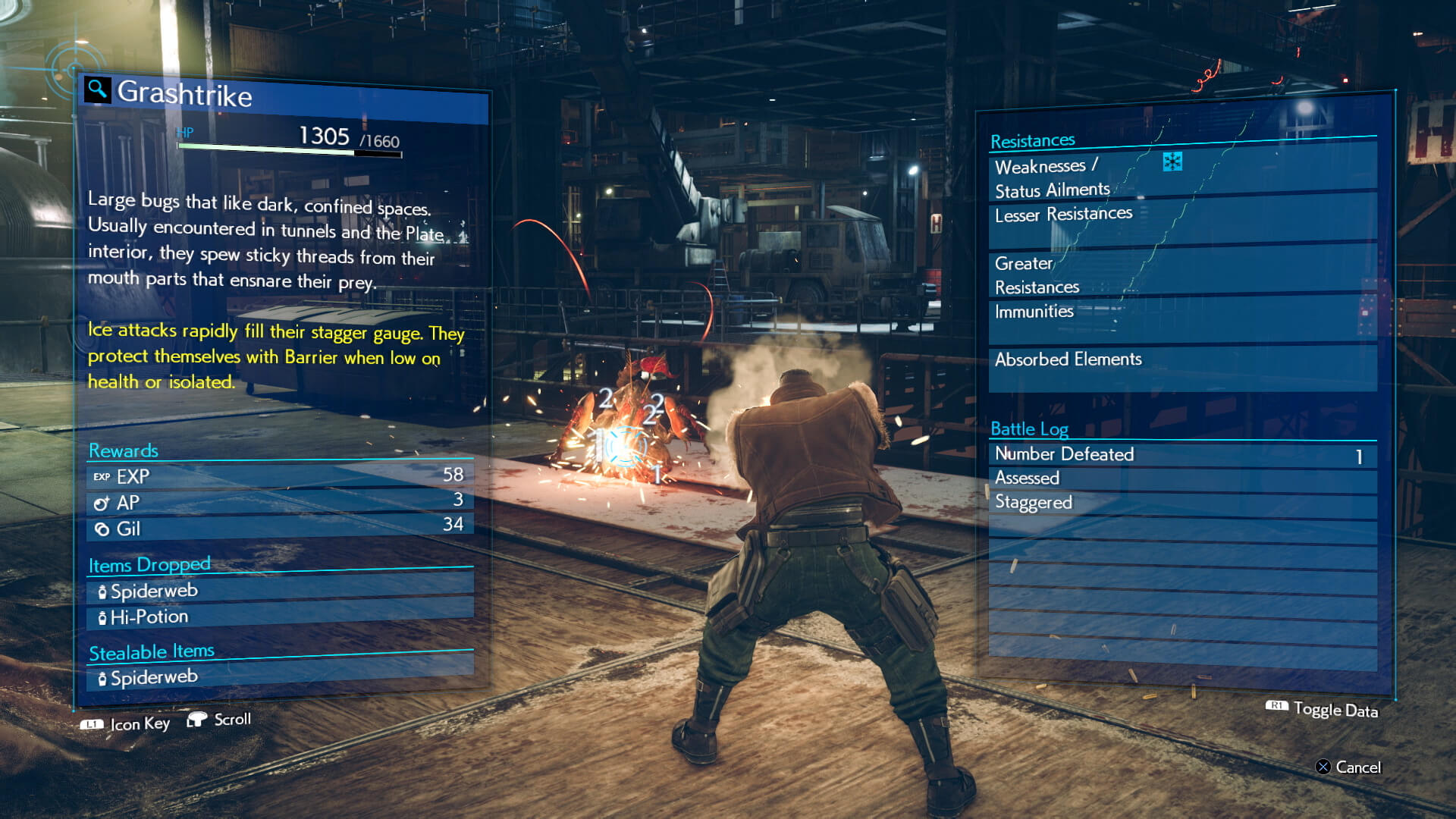Choose the Staggered battle log entry
Screen dimensions: 1456x819
(x=1181, y=503)
